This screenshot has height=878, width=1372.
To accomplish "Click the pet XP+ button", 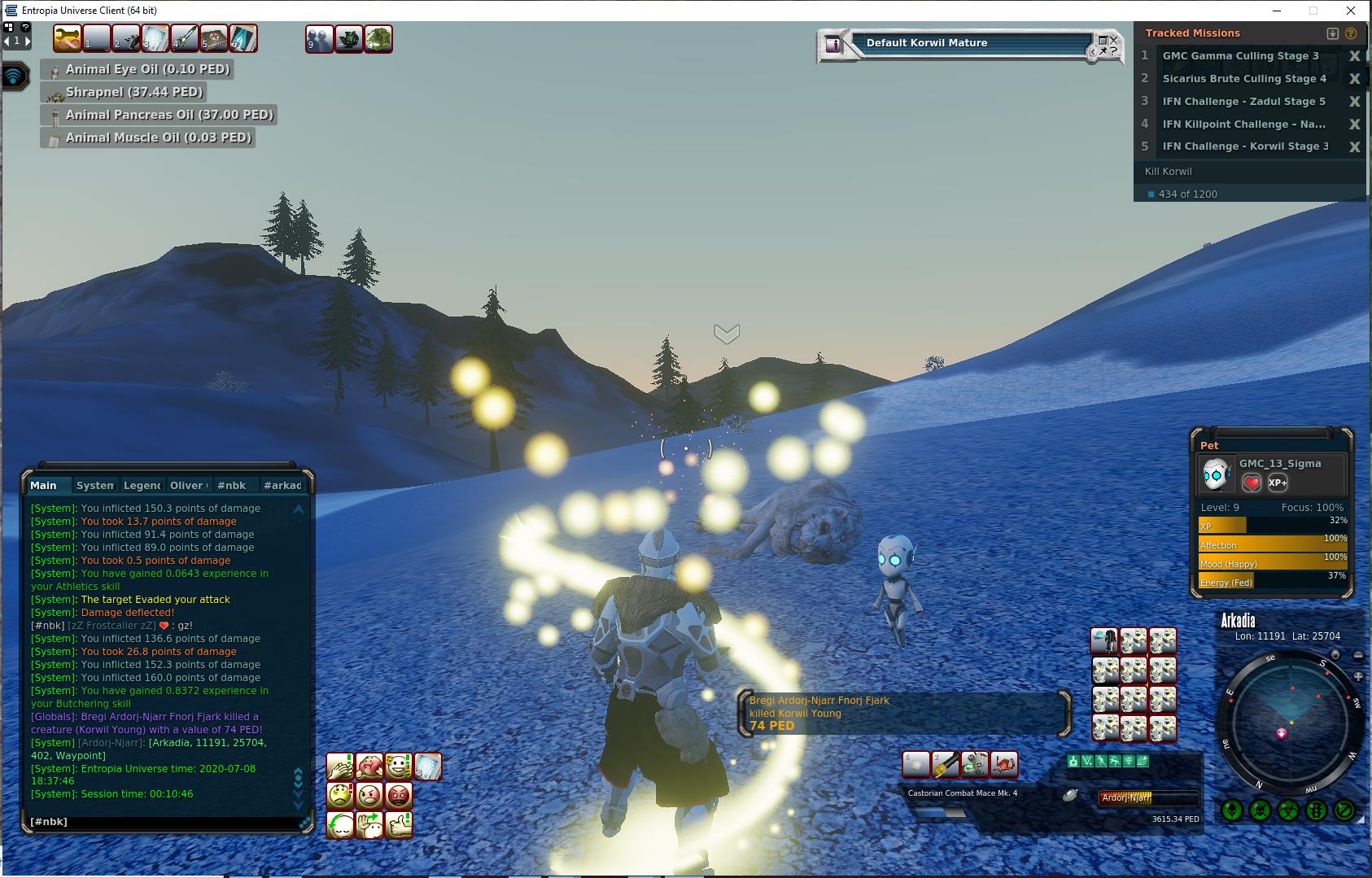I will pyautogui.click(x=1278, y=483).
